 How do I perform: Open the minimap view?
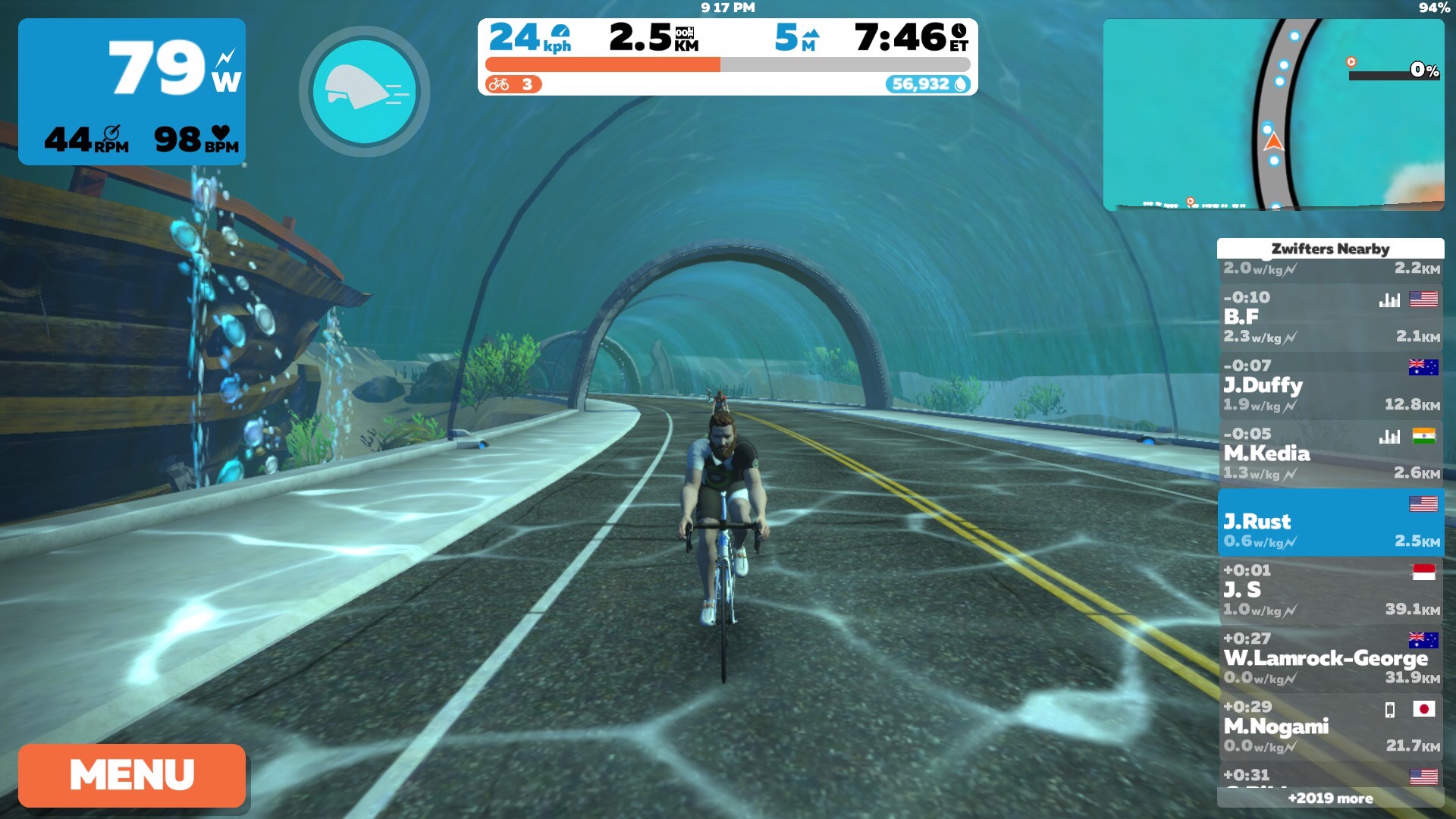coord(1273,115)
